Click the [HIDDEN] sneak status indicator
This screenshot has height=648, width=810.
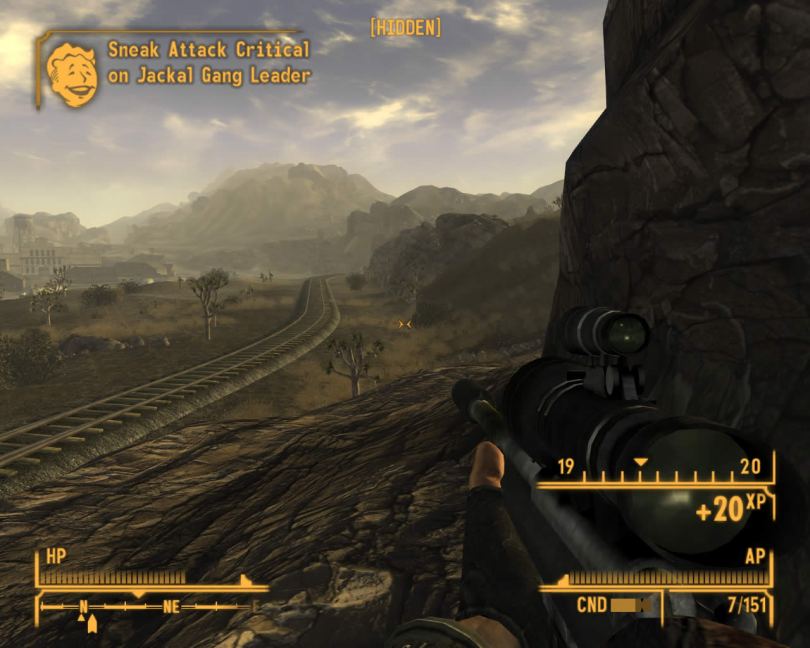405,28
